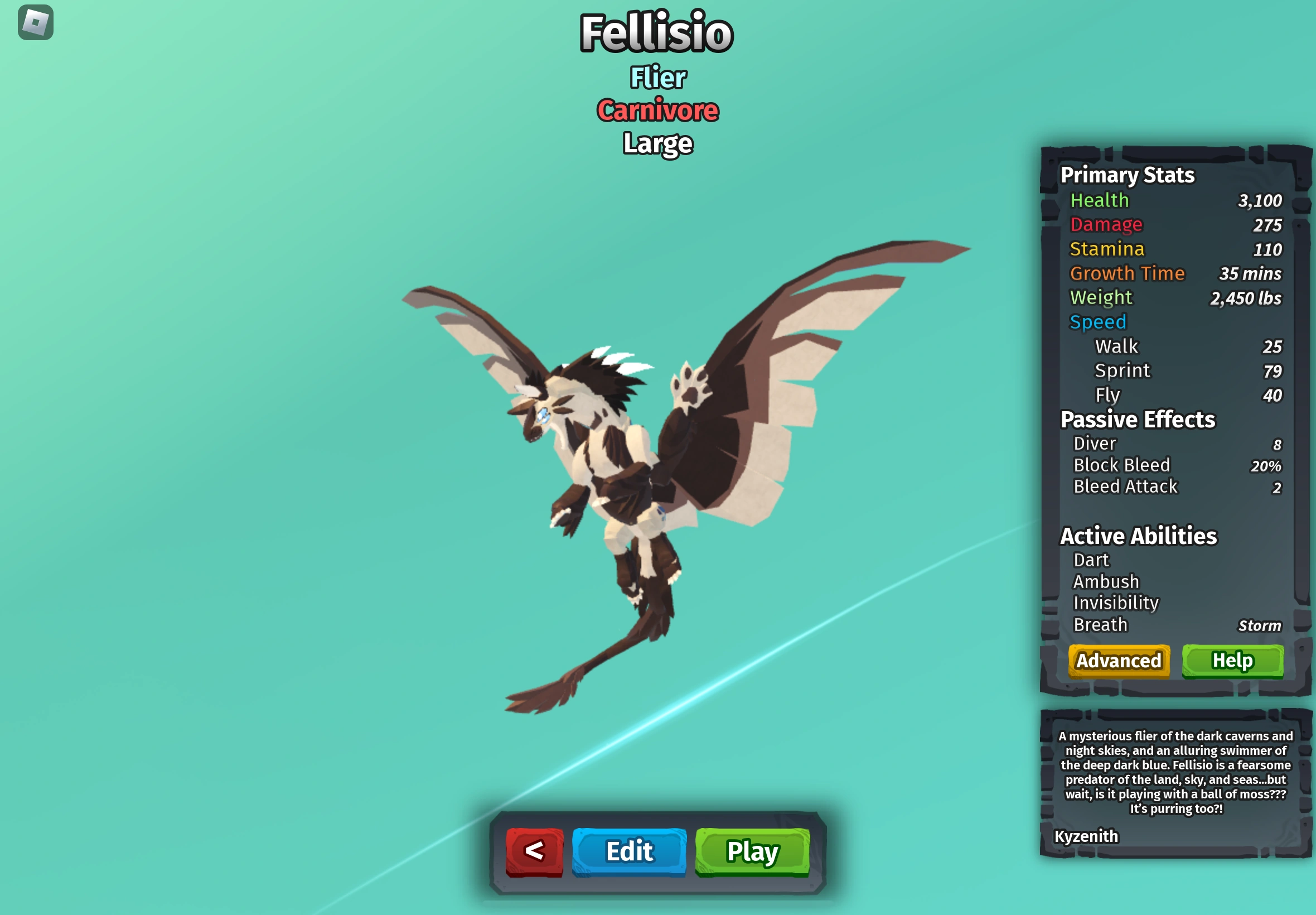Click the red back arrow button
Viewport: 1316px width, 915px height.
click(534, 851)
